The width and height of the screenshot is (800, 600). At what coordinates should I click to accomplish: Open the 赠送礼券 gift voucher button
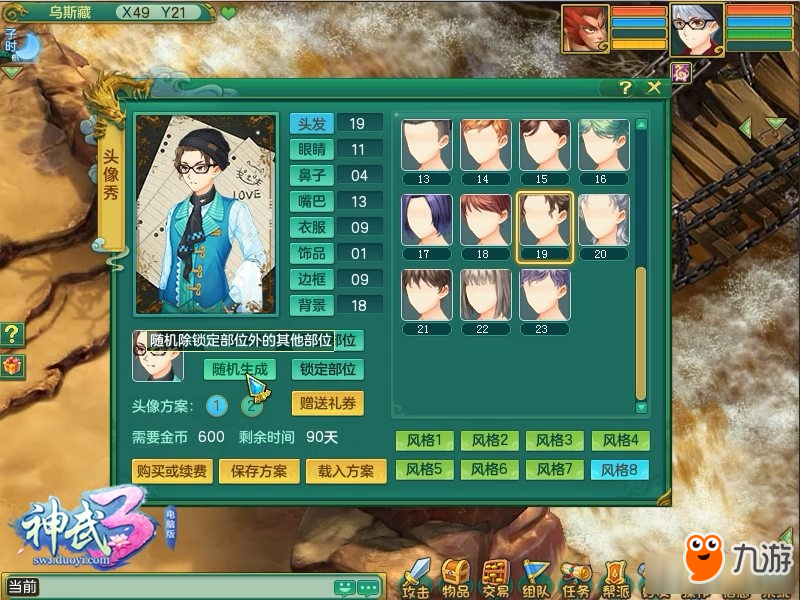coord(327,404)
